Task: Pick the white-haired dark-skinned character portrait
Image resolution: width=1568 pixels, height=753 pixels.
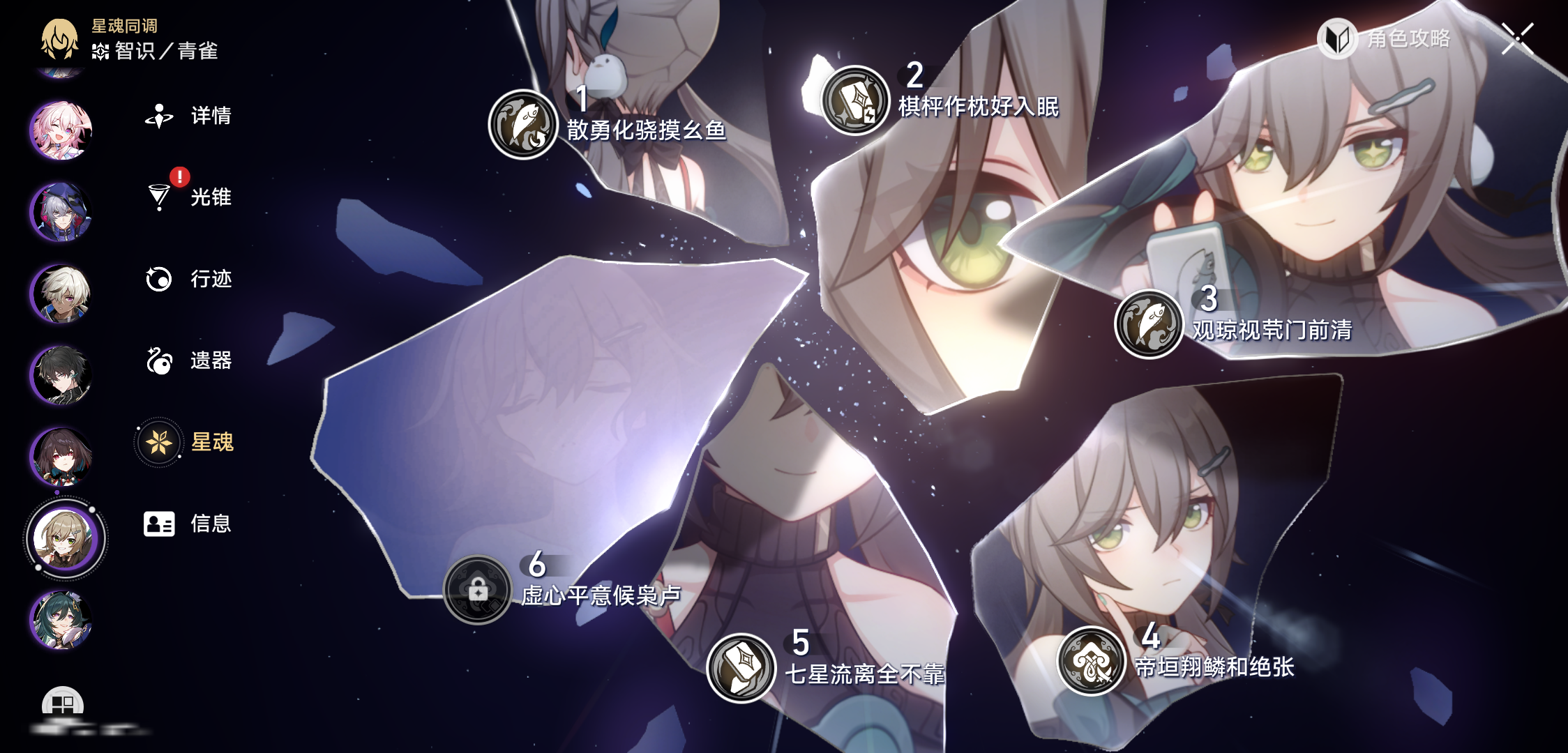Action: 61,293
